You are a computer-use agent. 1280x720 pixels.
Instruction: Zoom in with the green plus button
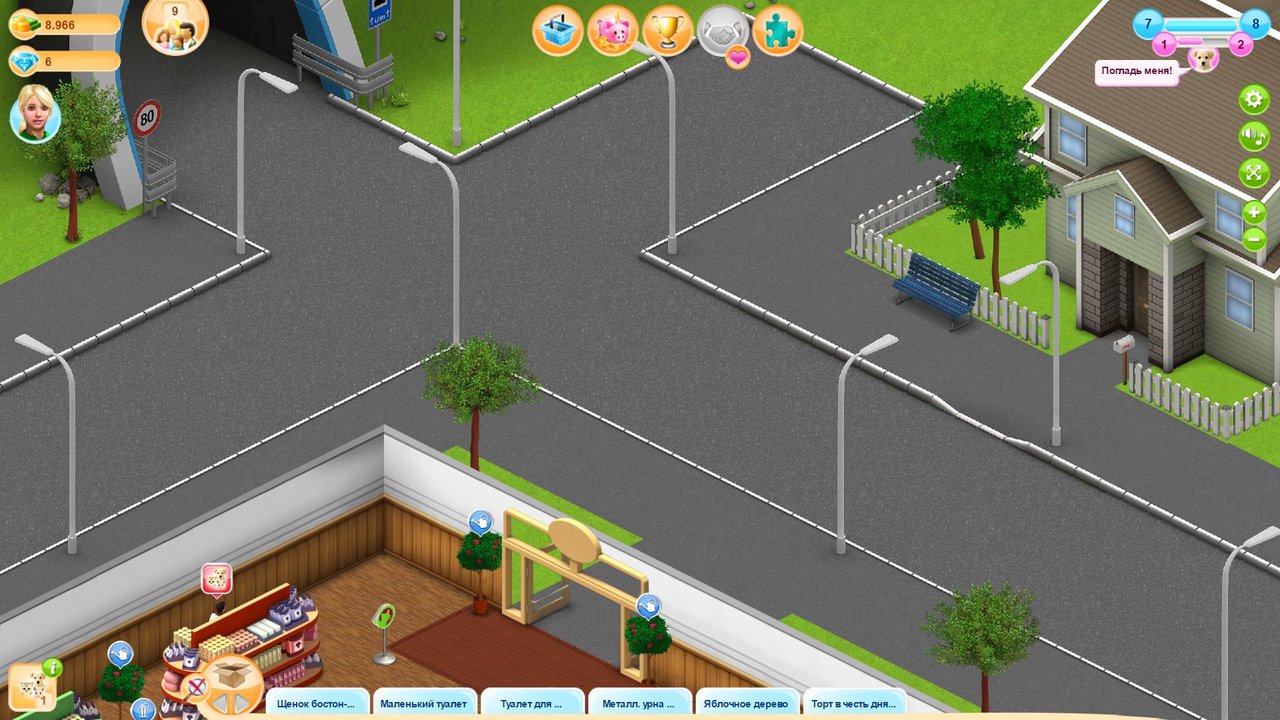[x=1254, y=213]
